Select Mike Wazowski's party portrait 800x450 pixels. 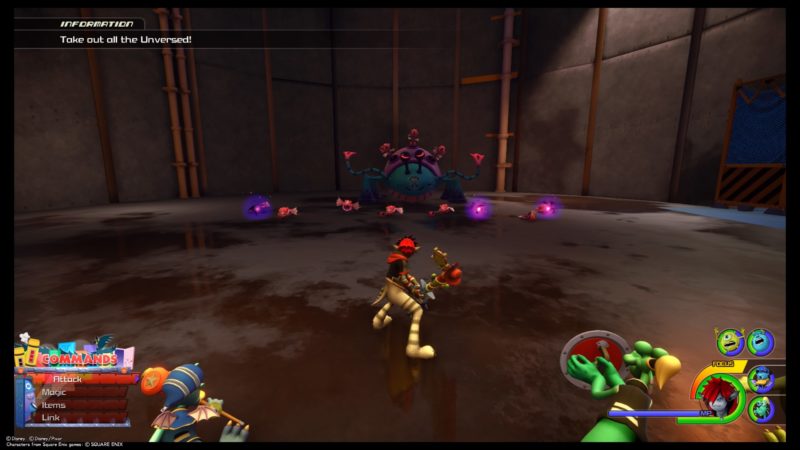[x=732, y=343]
